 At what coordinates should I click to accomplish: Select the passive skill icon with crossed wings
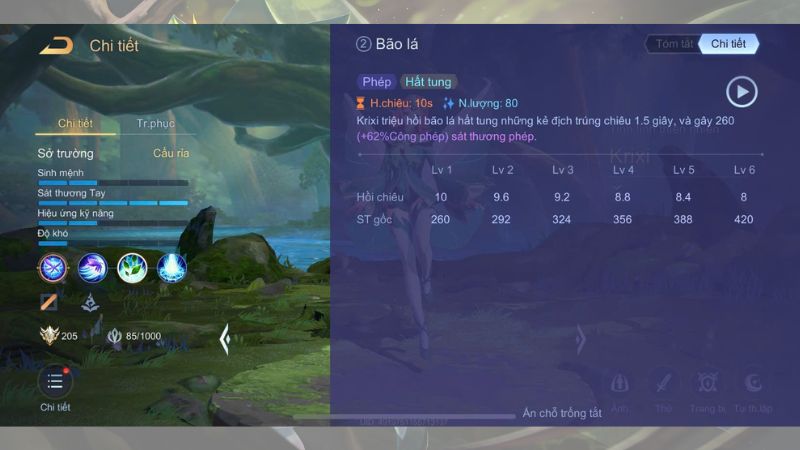53,267
